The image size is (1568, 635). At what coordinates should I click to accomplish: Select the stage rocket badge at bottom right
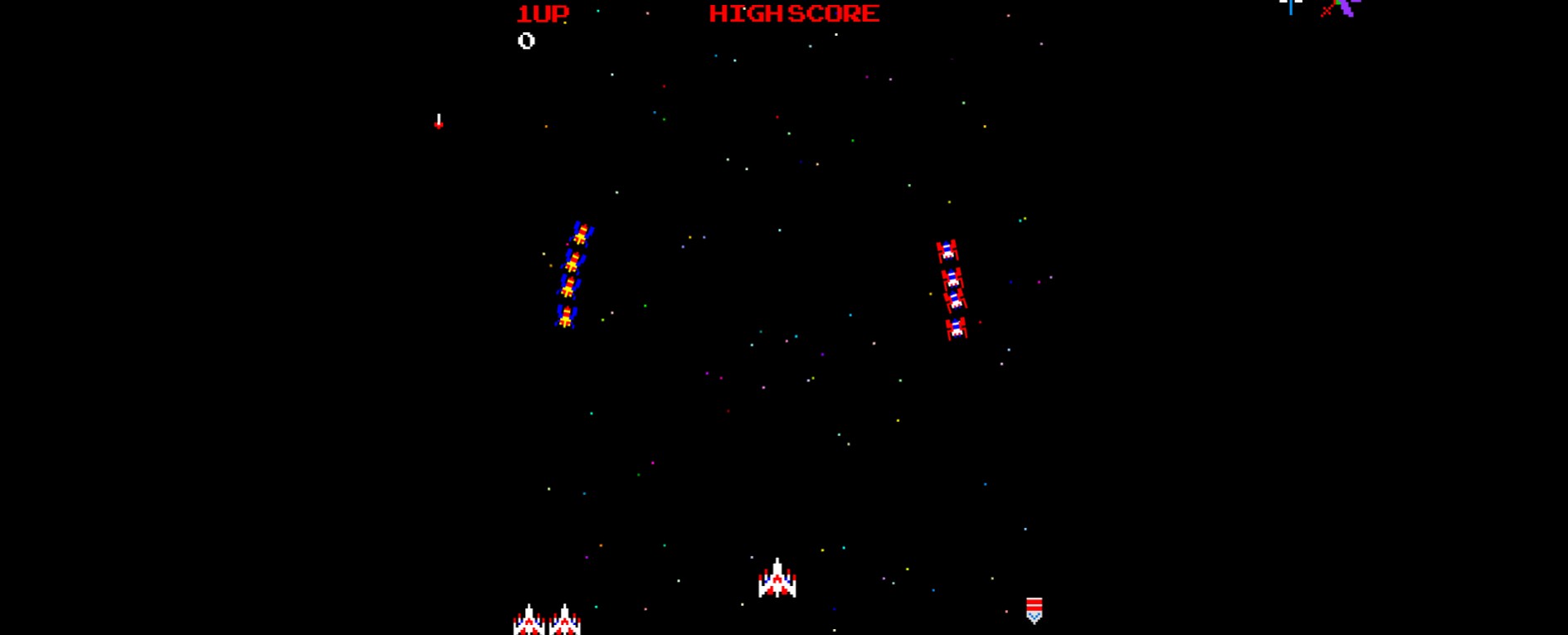pyautogui.click(x=1035, y=611)
